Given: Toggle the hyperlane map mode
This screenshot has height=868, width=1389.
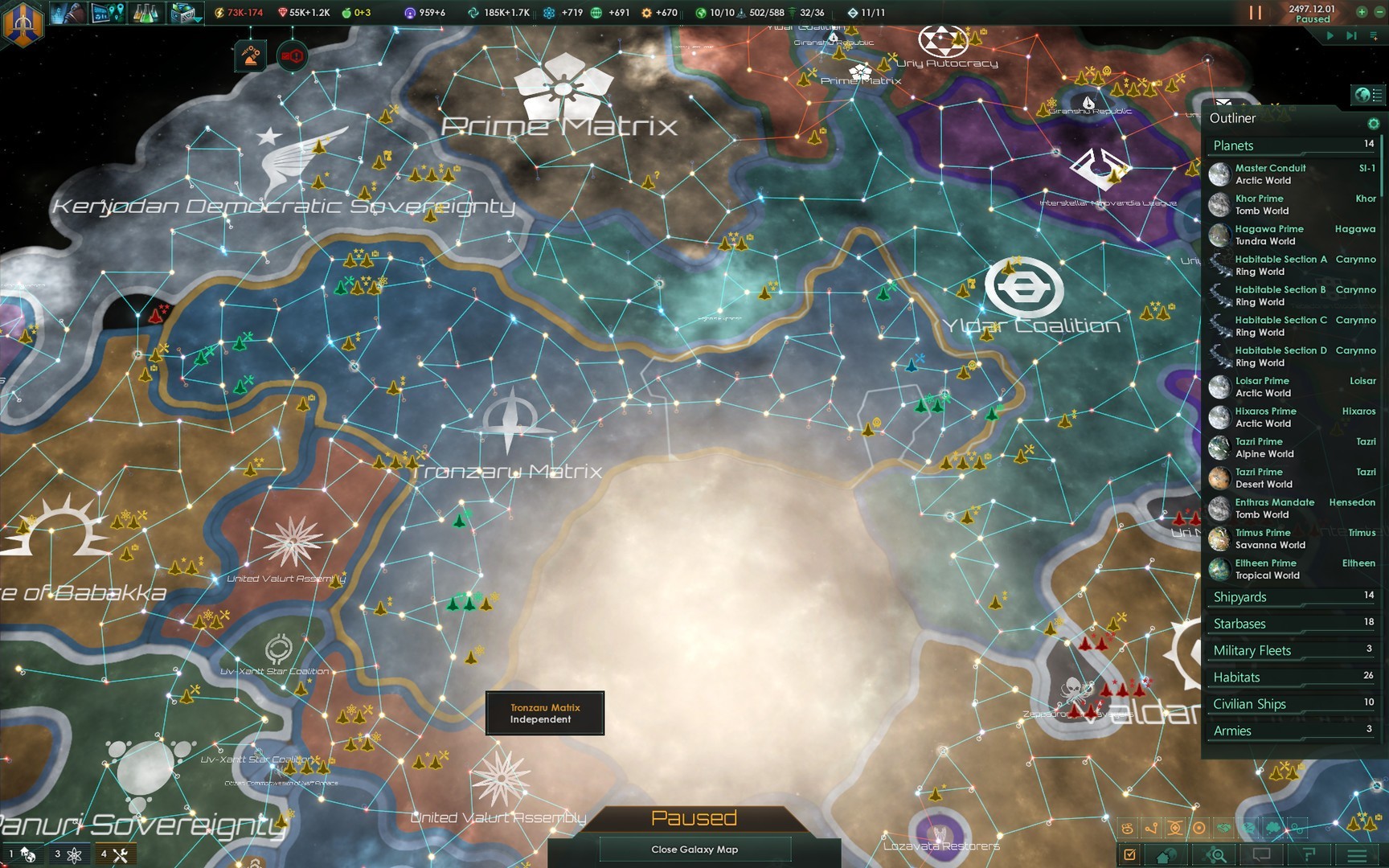Looking at the screenshot, I should (1150, 829).
